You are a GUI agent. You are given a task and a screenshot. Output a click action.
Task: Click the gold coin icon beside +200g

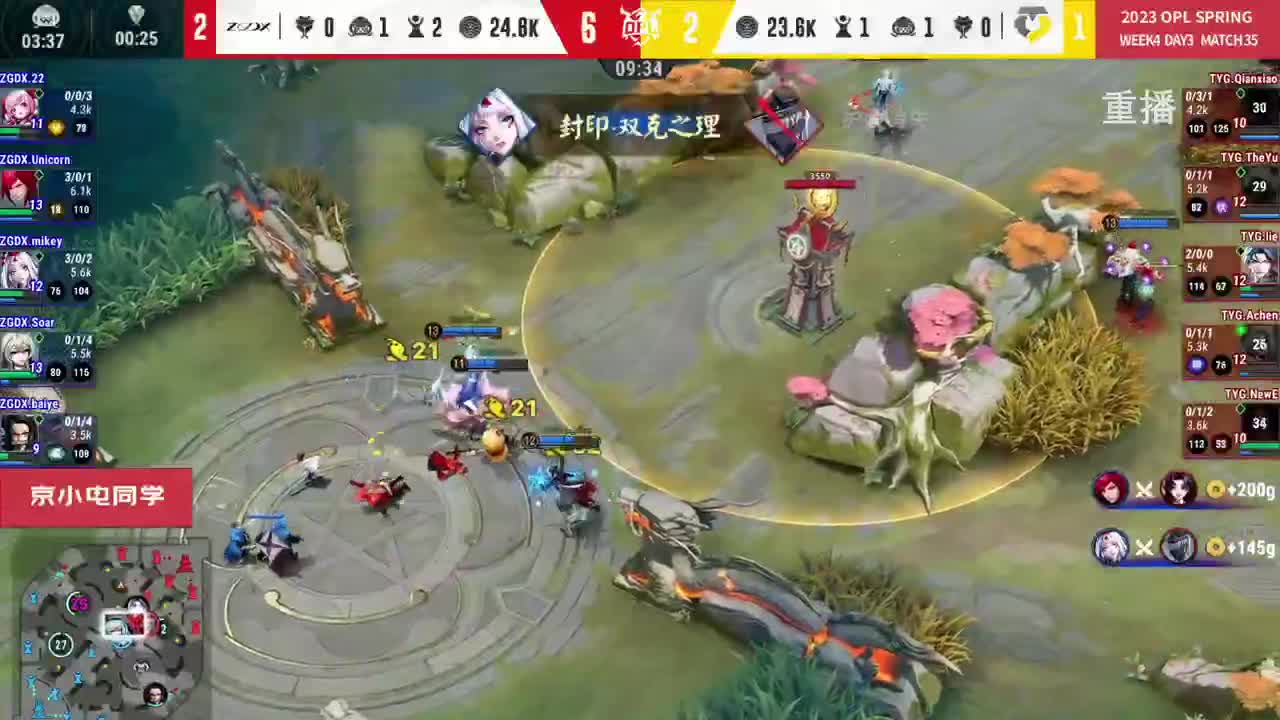pyautogui.click(x=1218, y=489)
